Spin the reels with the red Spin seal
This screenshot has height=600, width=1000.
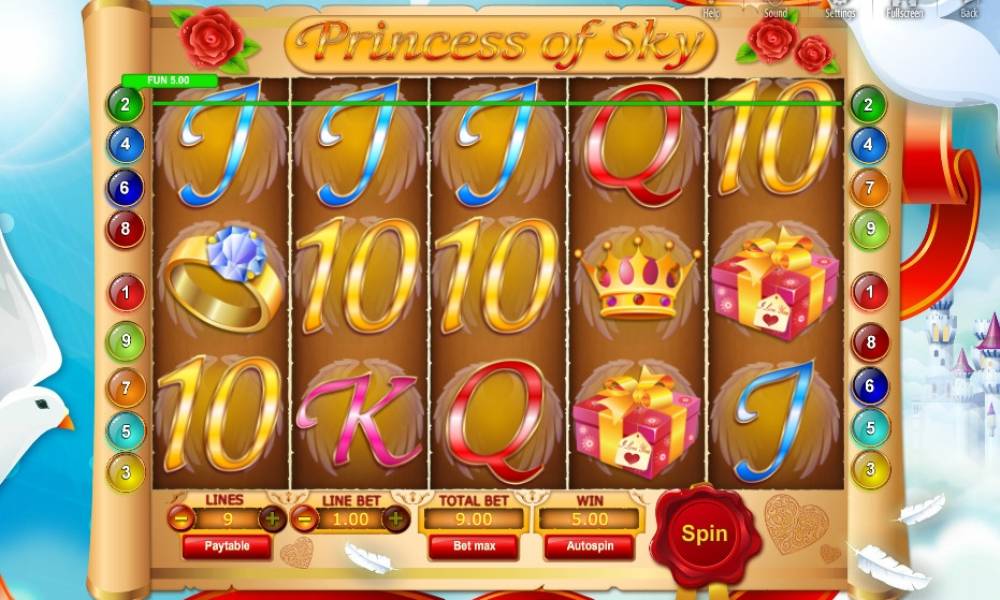[x=703, y=532]
